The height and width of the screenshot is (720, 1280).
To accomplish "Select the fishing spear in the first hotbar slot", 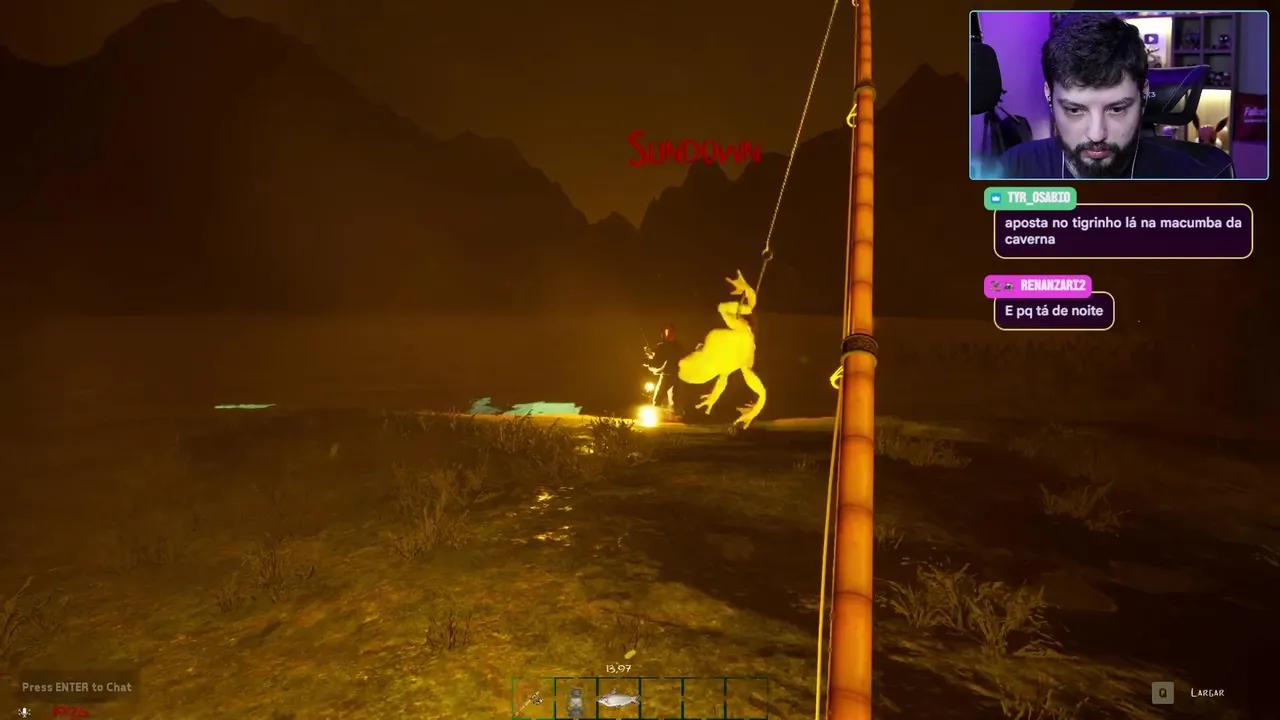I will point(535,697).
